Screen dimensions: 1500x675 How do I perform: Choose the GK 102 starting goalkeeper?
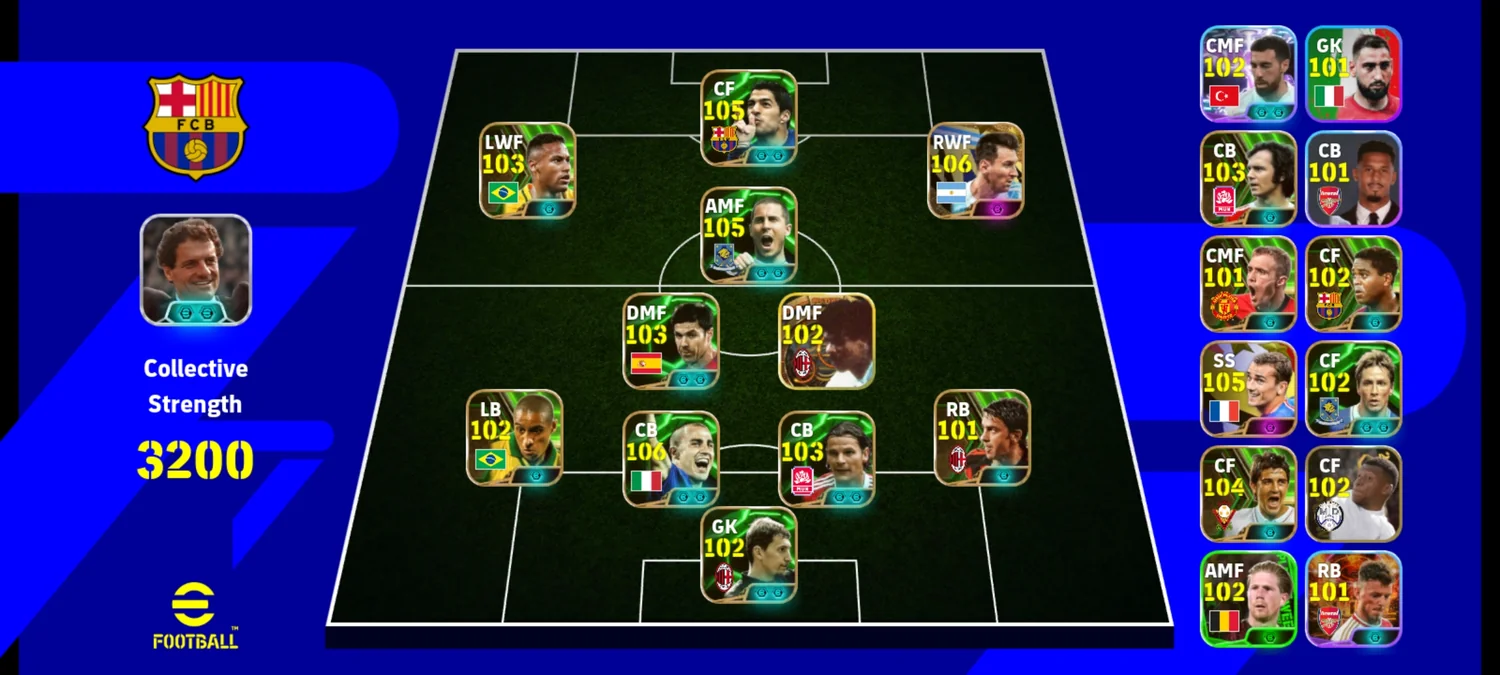pos(749,554)
